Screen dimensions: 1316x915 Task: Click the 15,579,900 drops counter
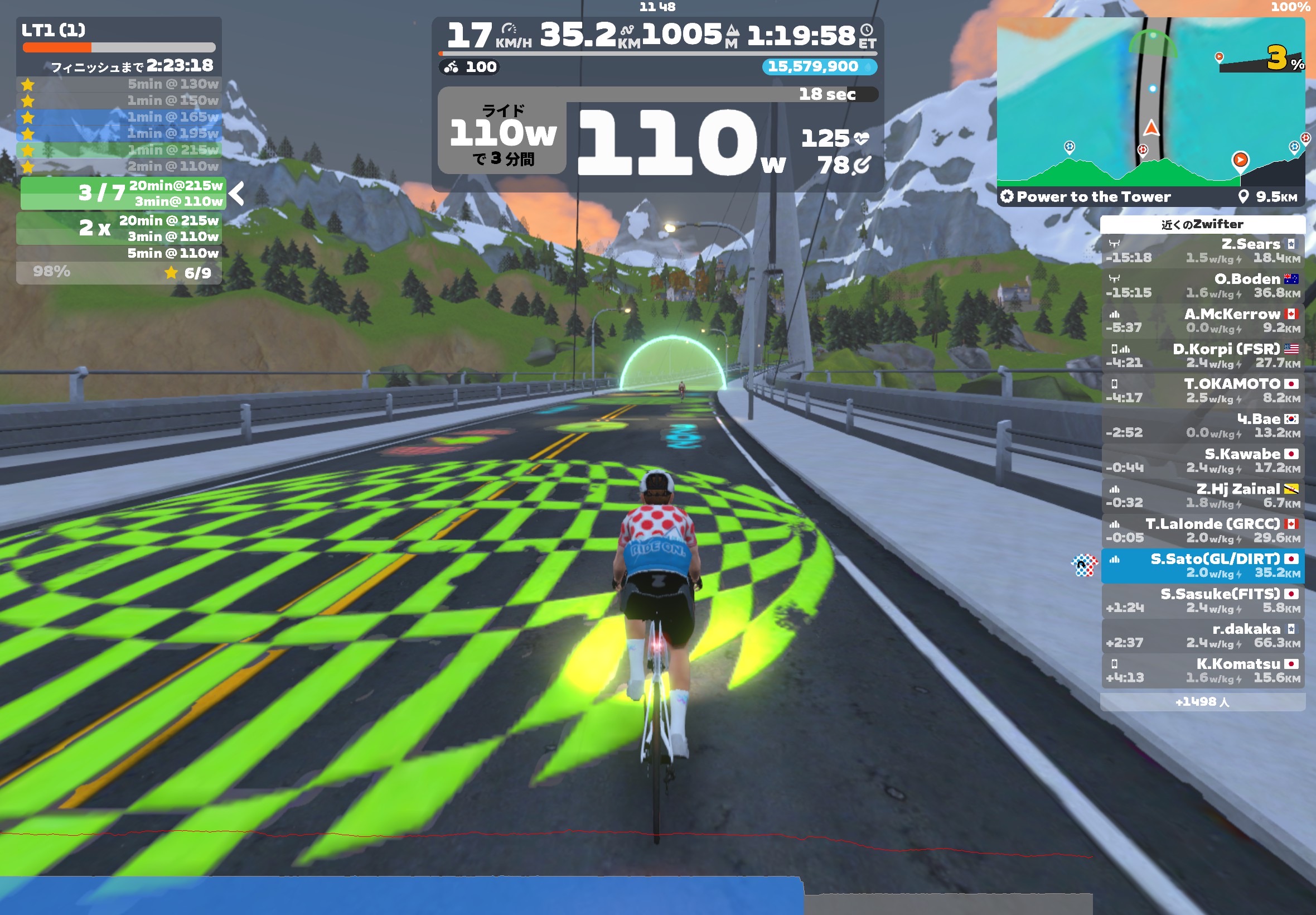click(818, 66)
